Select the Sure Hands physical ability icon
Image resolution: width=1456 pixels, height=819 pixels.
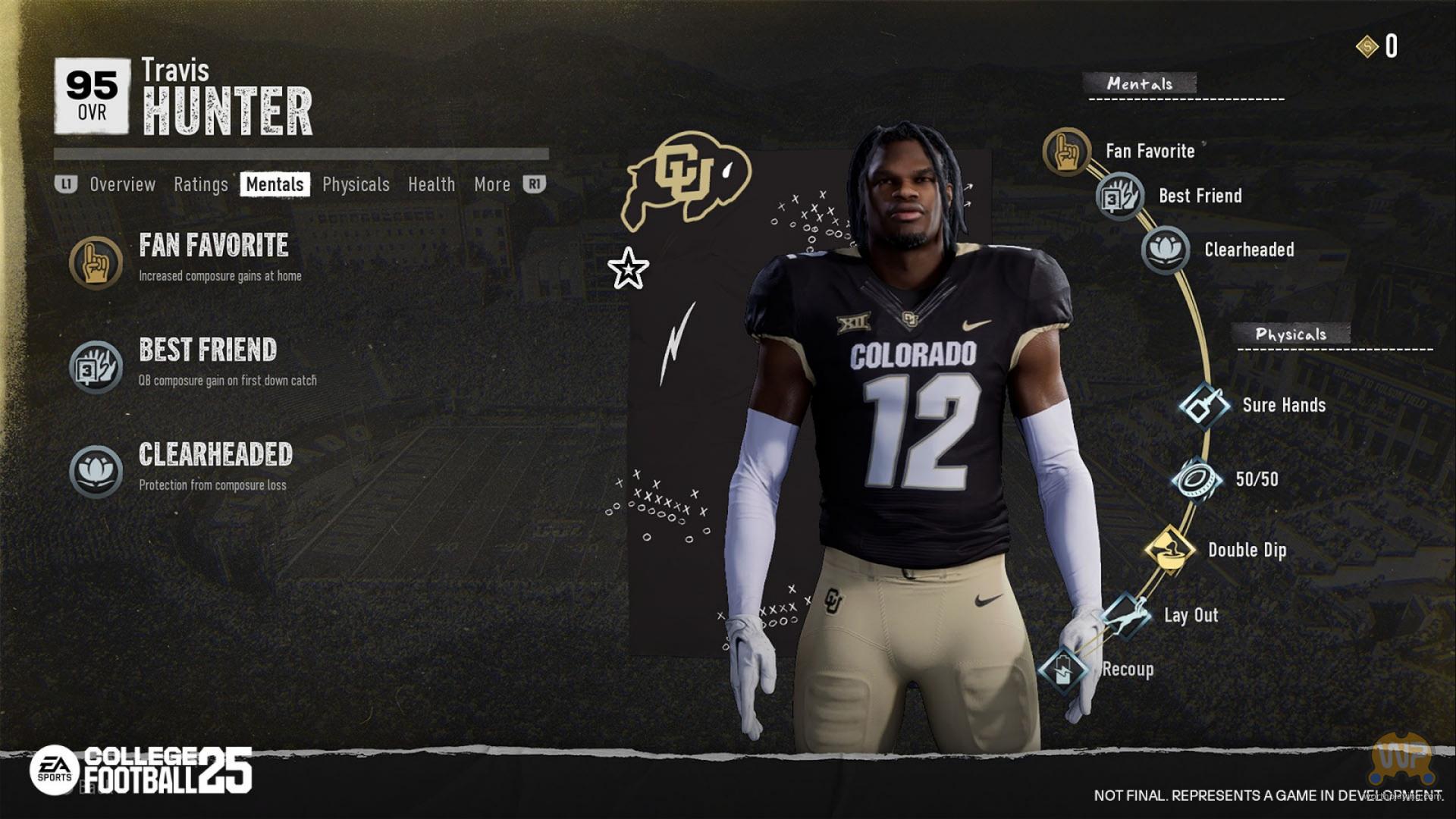point(1204,406)
